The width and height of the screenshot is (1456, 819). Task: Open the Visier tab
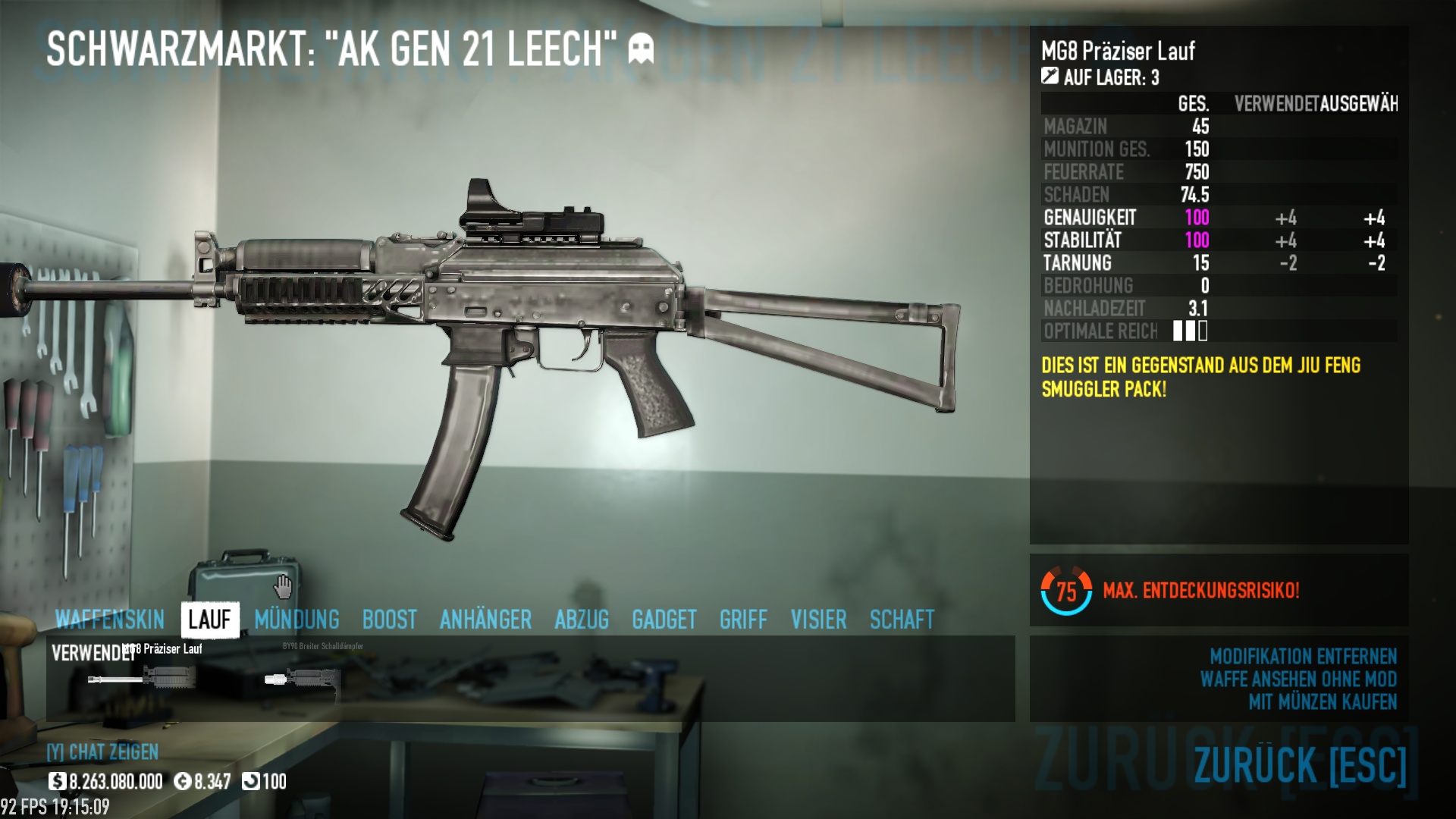click(x=818, y=620)
